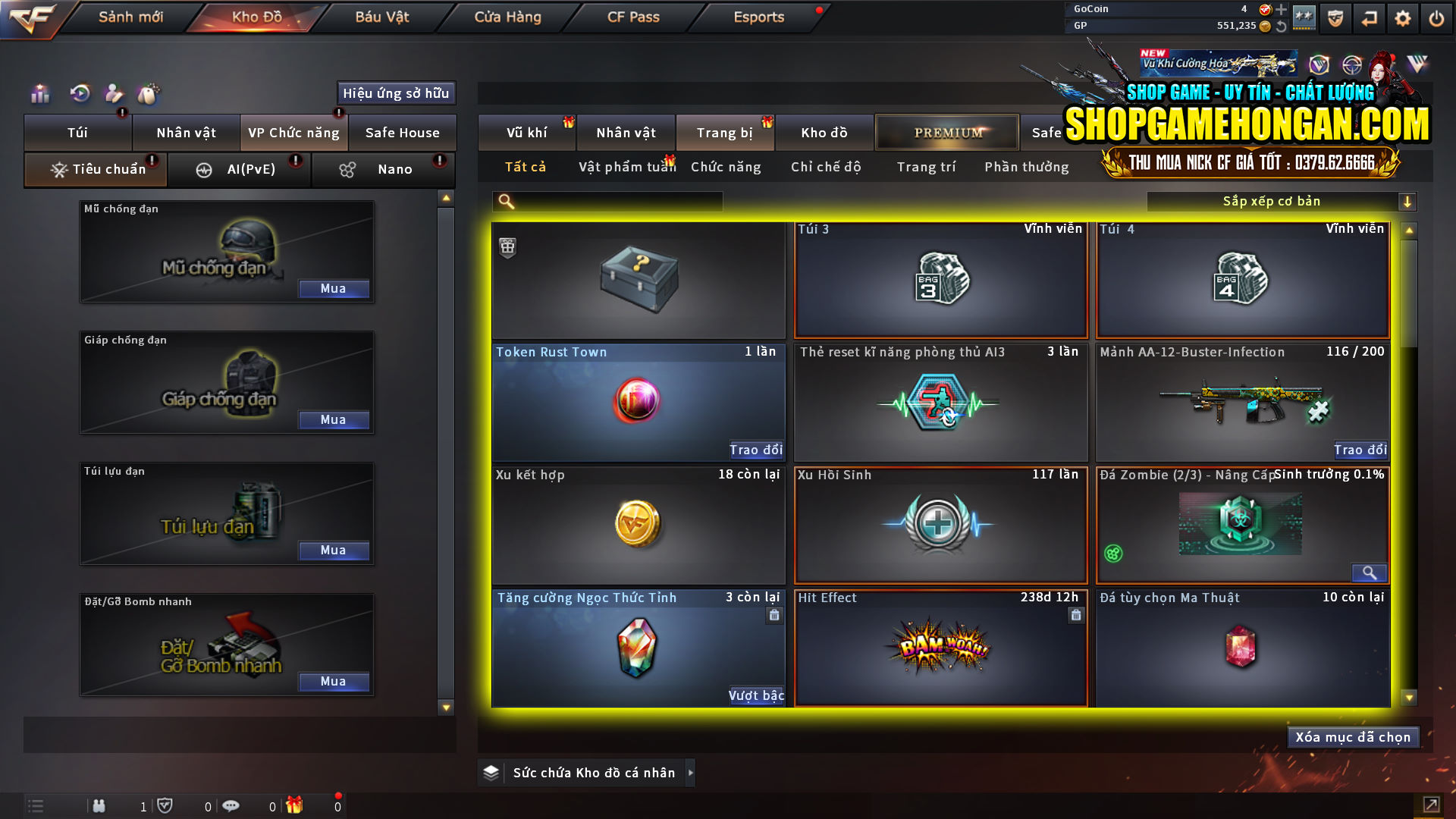Click the GP currency refresh icon
The image size is (1456, 819).
[1282, 25]
